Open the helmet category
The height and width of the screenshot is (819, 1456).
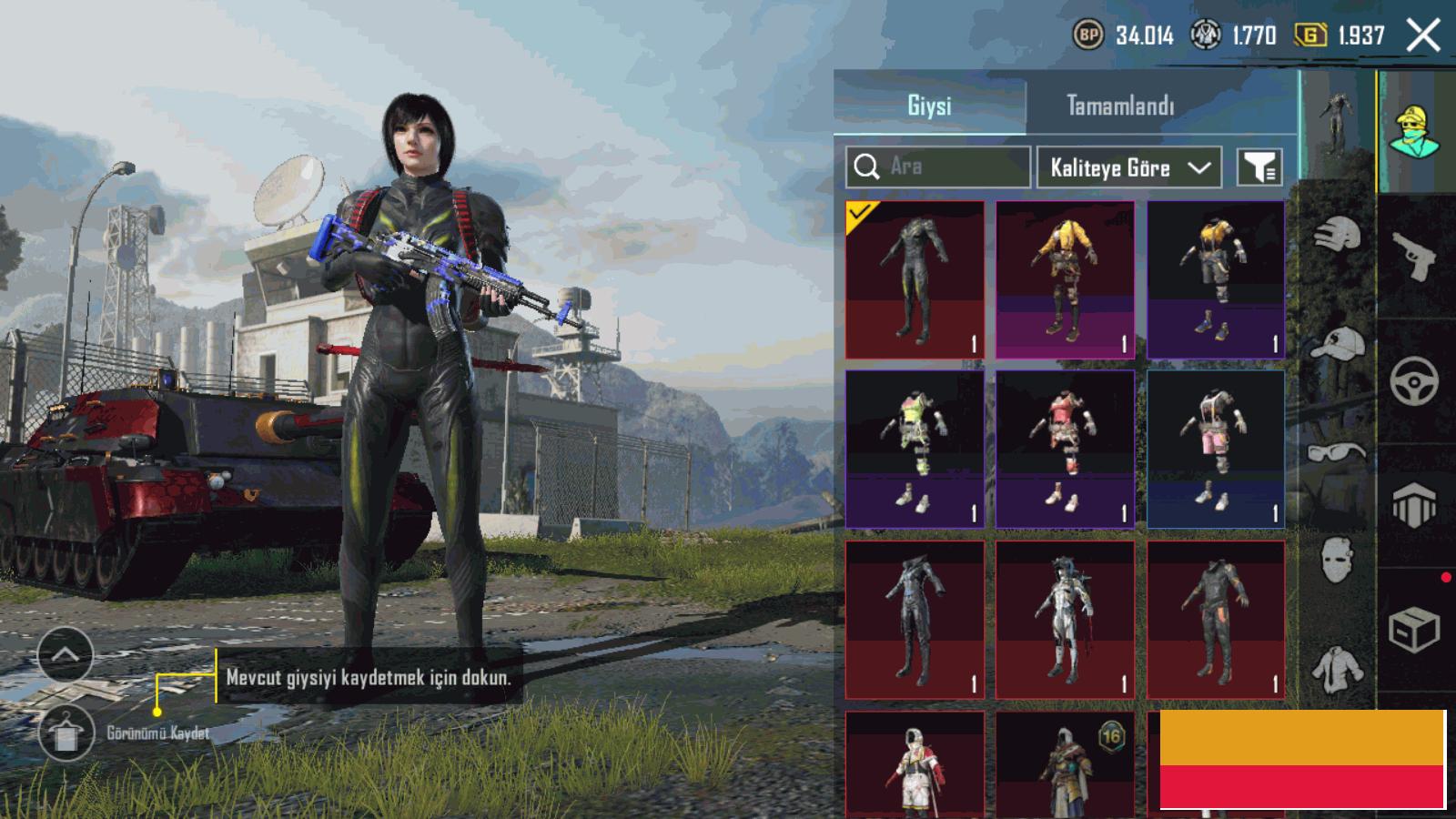[1338, 235]
